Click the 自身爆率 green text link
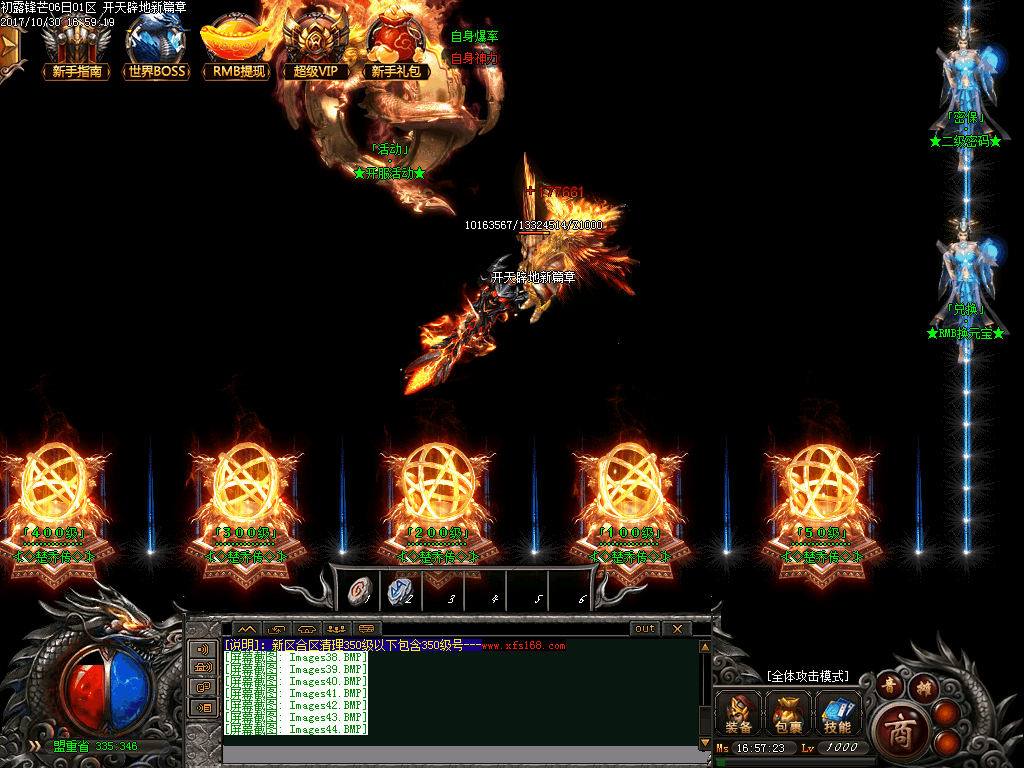 click(x=474, y=36)
